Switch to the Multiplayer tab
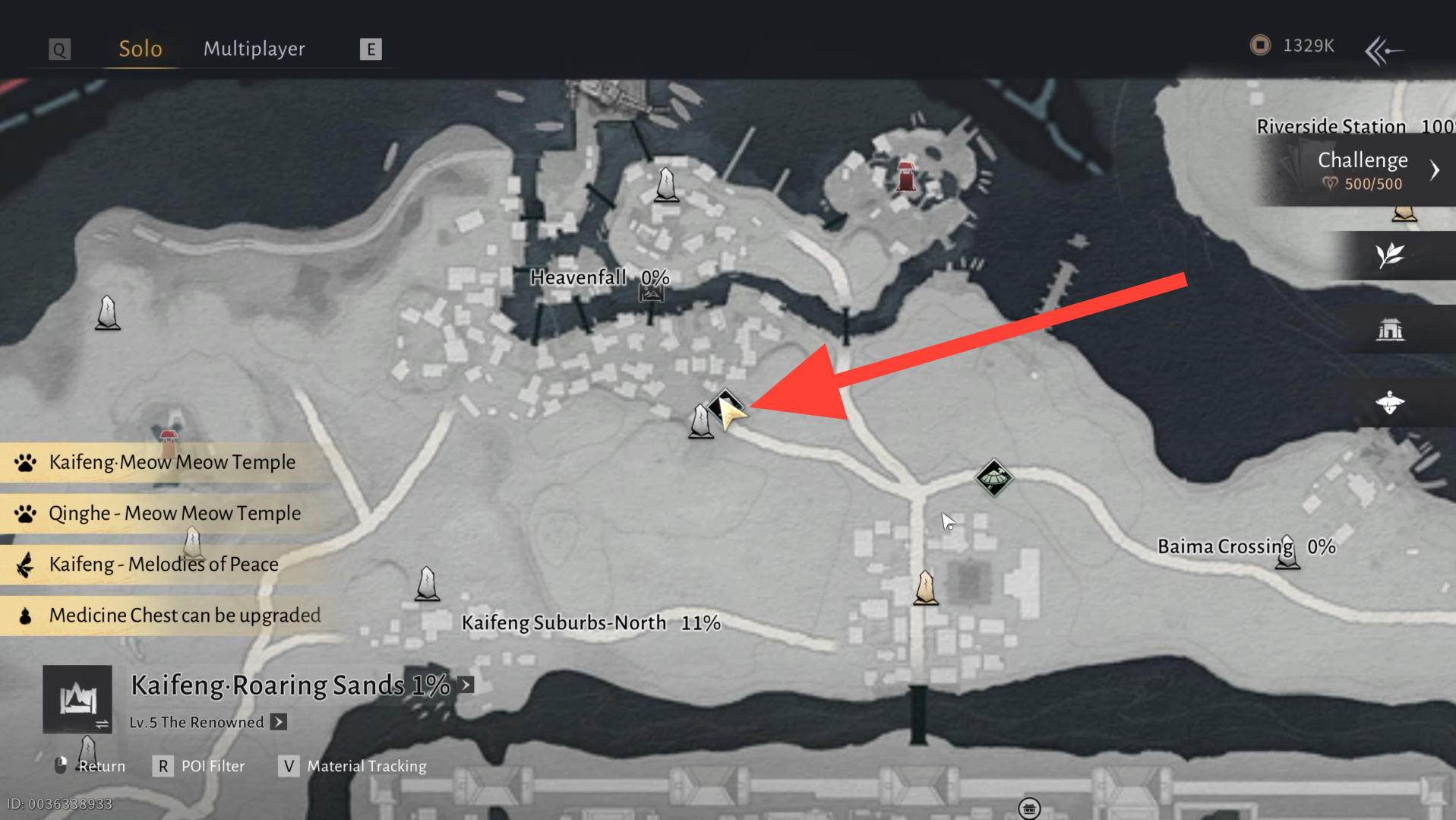 pos(254,49)
